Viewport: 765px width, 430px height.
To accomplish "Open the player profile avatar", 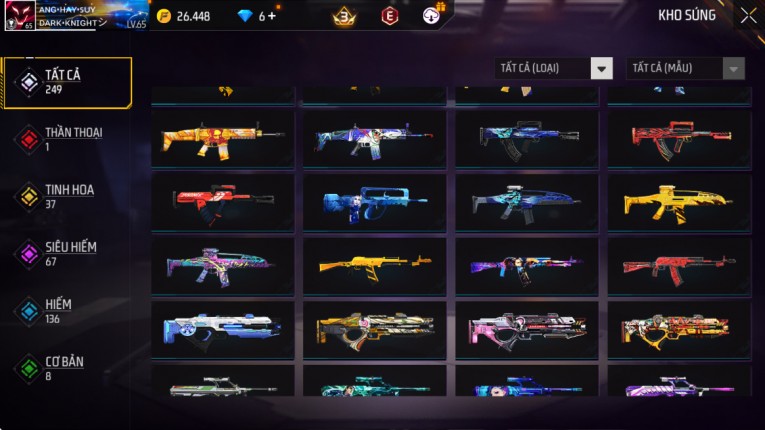I will 19,16.
